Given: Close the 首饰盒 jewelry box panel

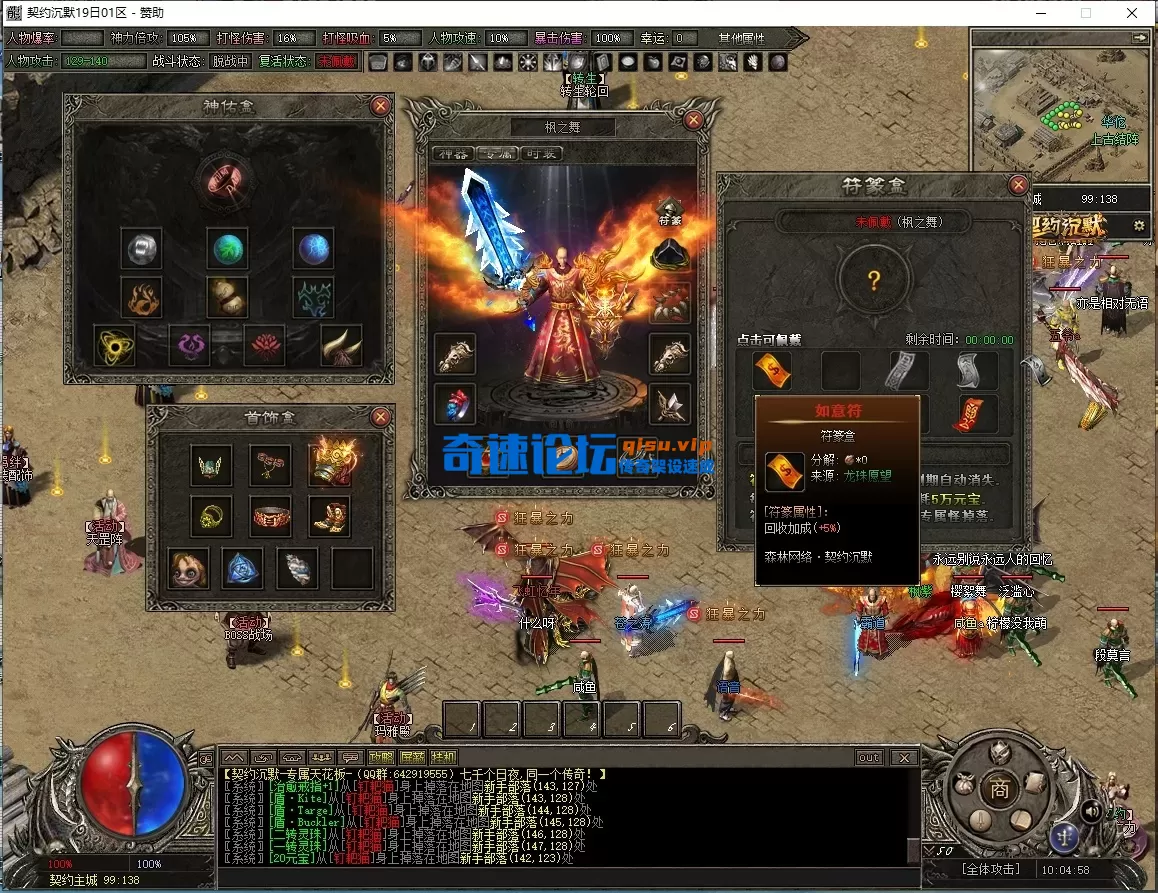Looking at the screenshot, I should point(380,416).
